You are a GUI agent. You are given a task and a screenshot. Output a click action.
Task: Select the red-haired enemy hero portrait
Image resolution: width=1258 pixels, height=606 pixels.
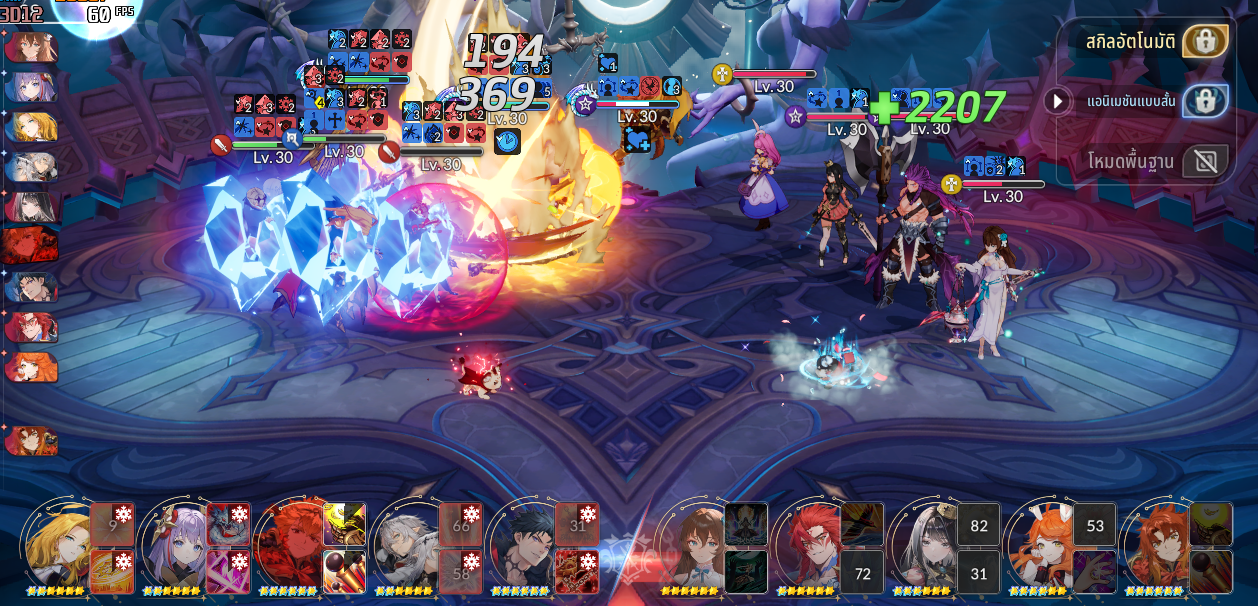808,547
